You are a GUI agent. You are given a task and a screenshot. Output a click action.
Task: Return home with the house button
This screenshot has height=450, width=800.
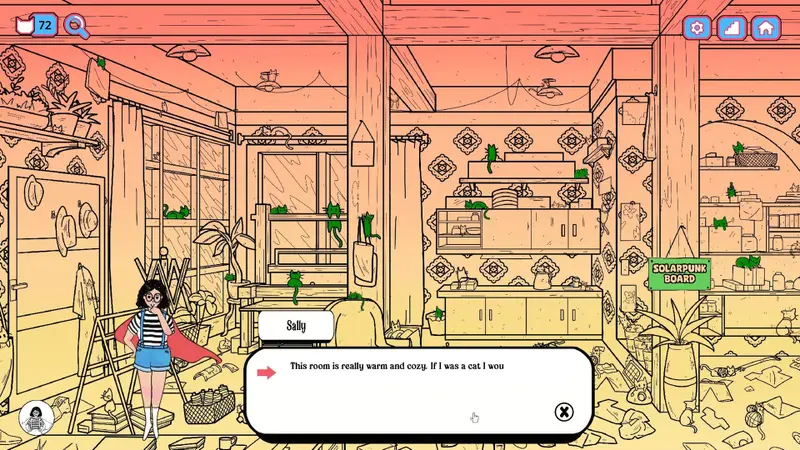pyautogui.click(x=766, y=28)
